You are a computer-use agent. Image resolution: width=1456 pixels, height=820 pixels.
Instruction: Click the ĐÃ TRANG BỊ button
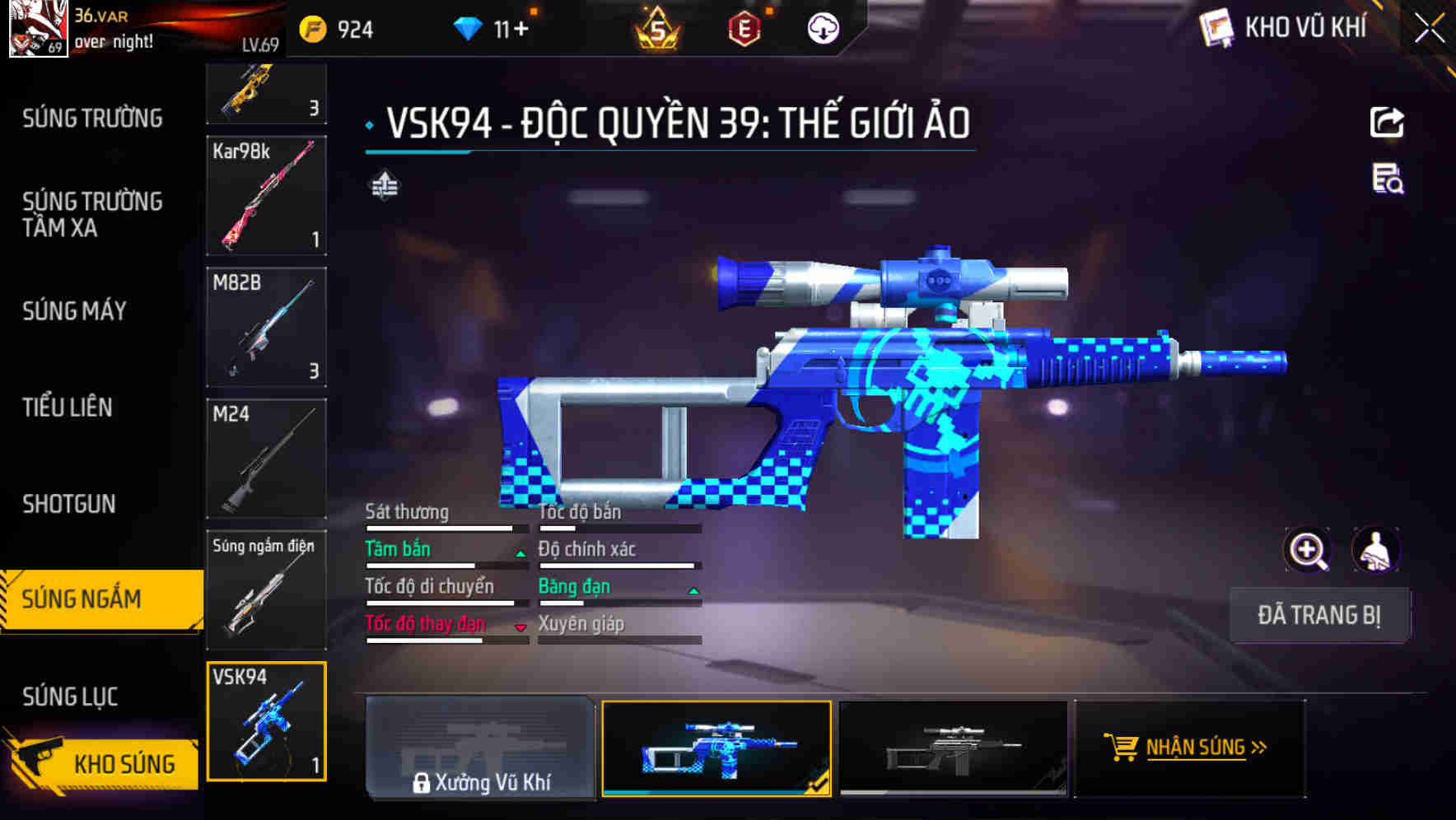point(1320,615)
